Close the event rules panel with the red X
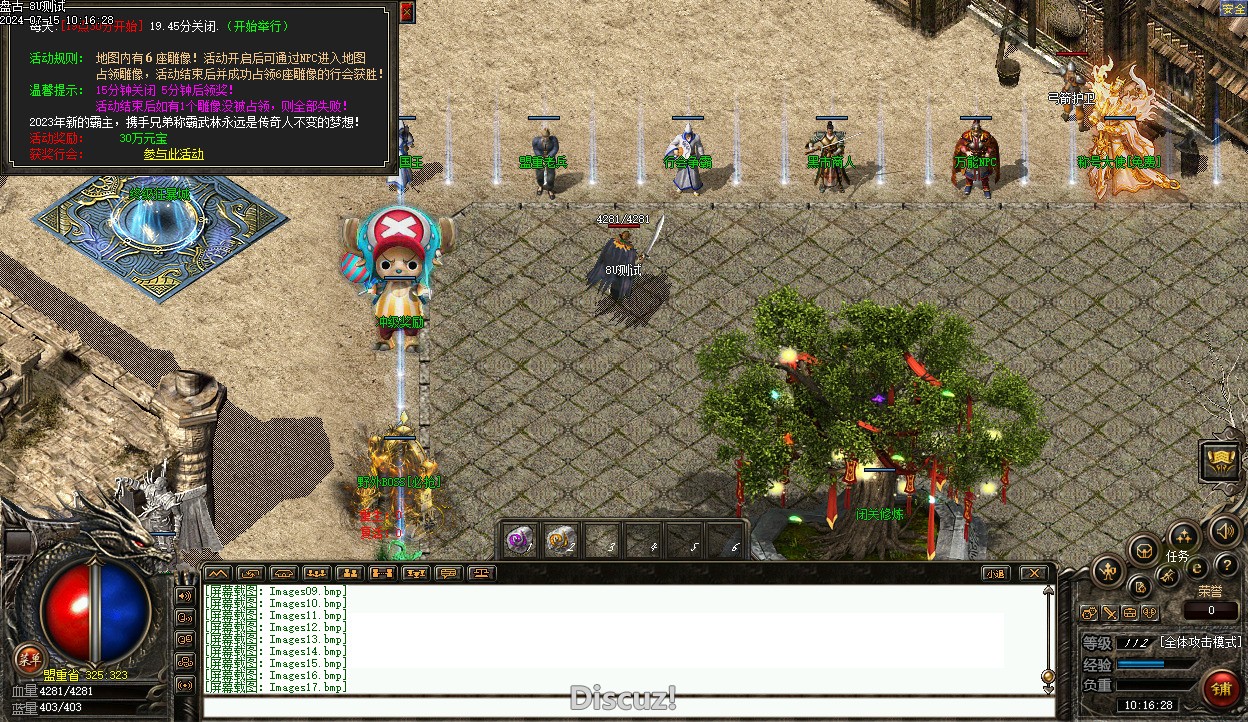Screen dimensions: 1248x722 point(406,12)
